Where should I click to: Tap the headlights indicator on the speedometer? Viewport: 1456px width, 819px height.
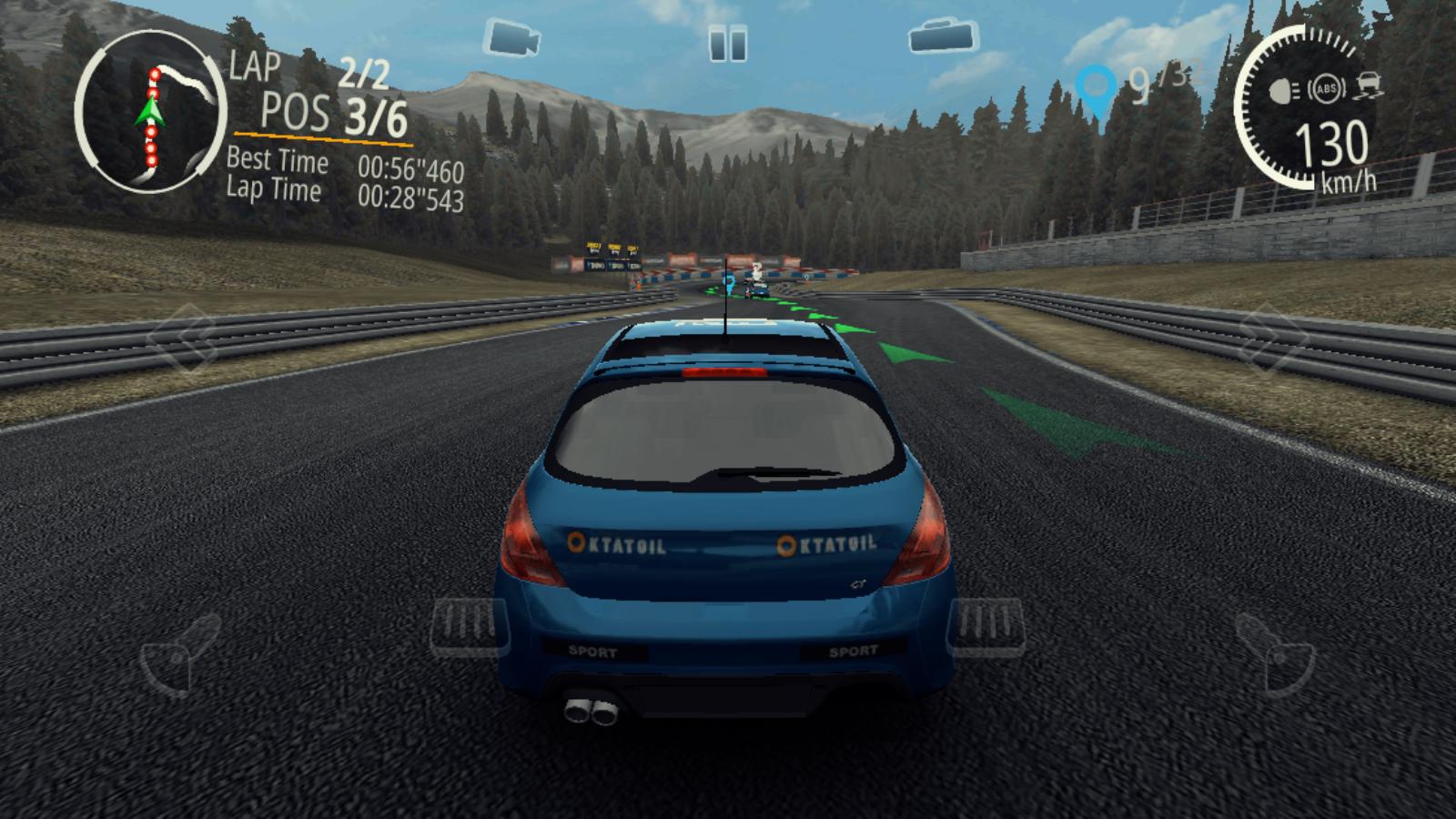[1281, 91]
